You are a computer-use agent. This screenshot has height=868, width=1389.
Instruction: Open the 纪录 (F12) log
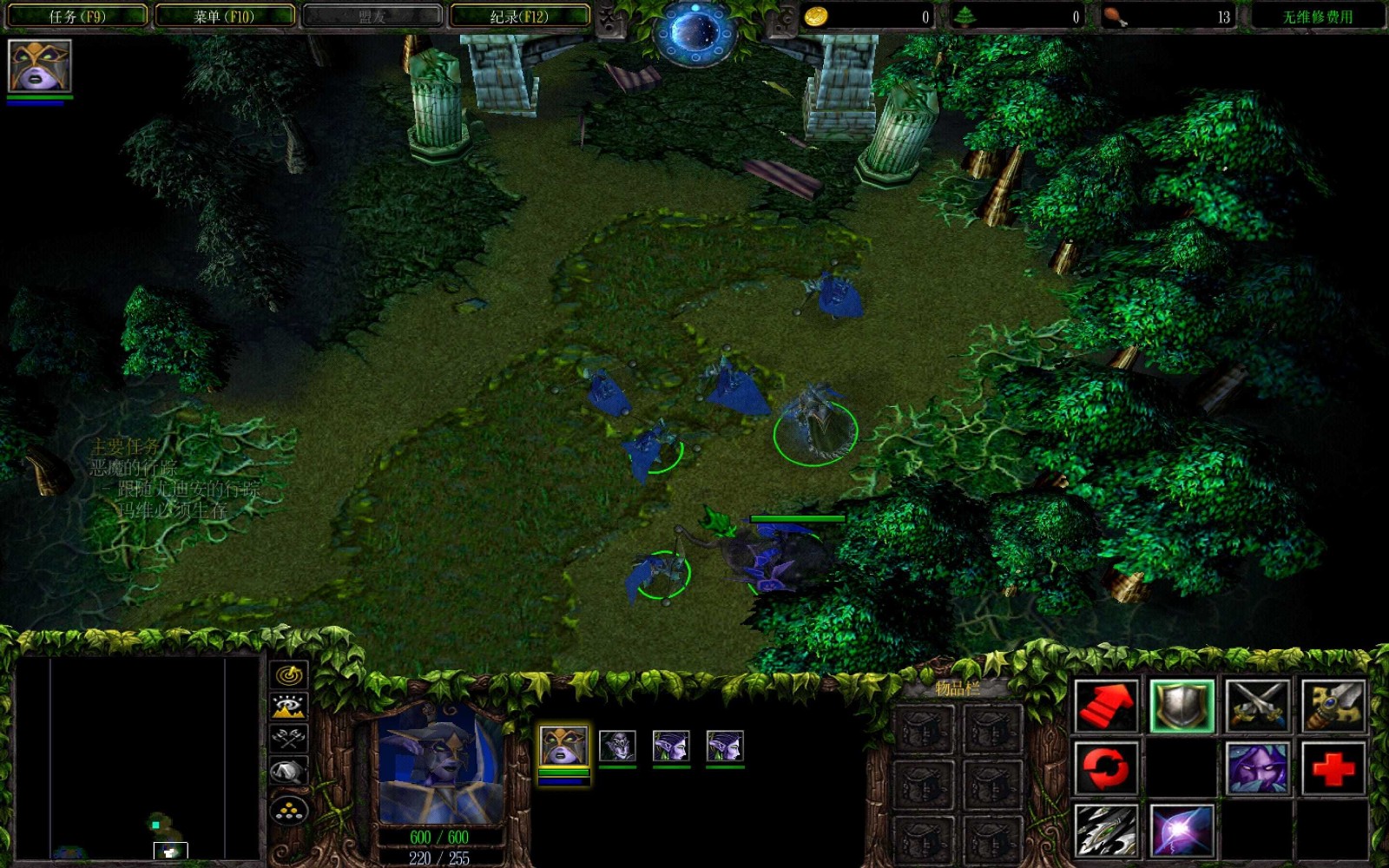pyautogui.click(x=519, y=16)
